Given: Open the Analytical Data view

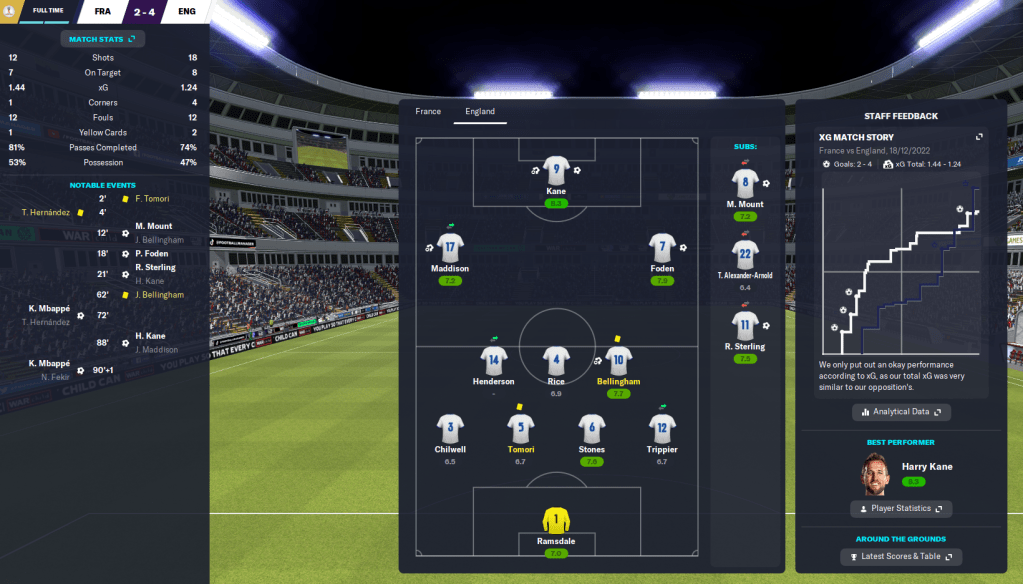Looking at the screenshot, I should pyautogui.click(x=901, y=412).
